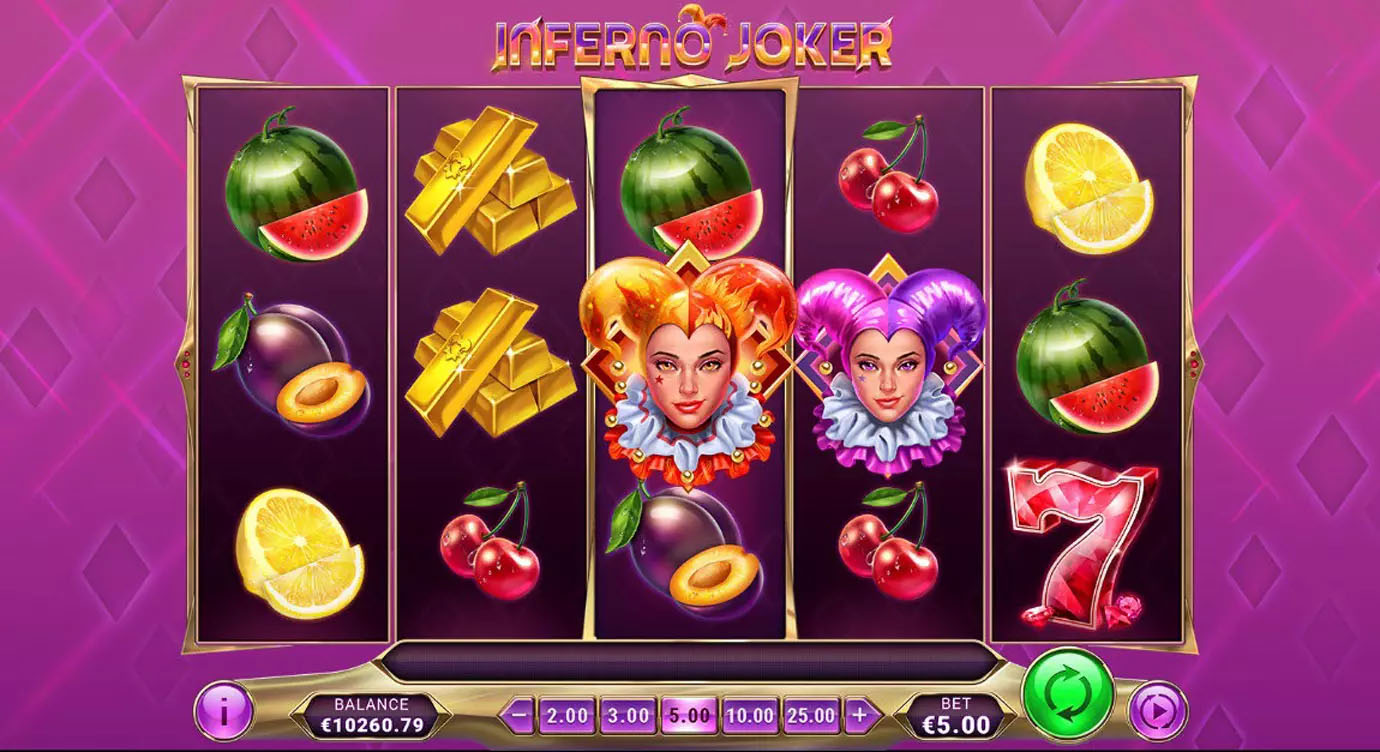Viewport: 1380px width, 752px height.
Task: Click the Inferno Joker game logo
Action: [690, 40]
